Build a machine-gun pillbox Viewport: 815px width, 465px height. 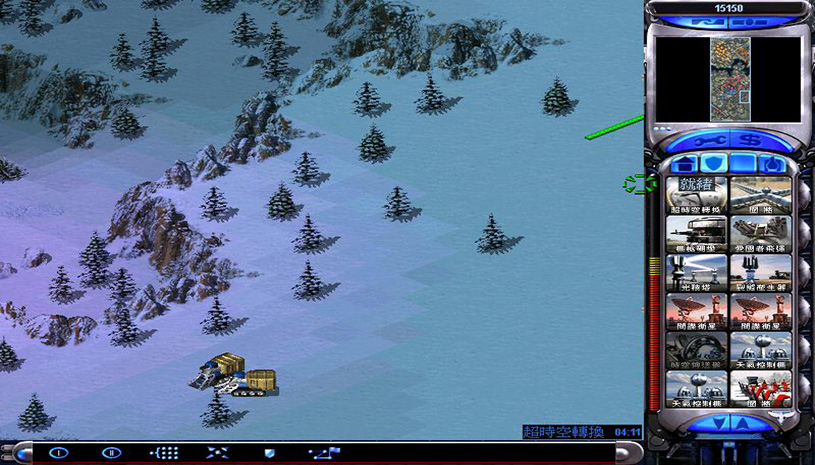click(698, 233)
